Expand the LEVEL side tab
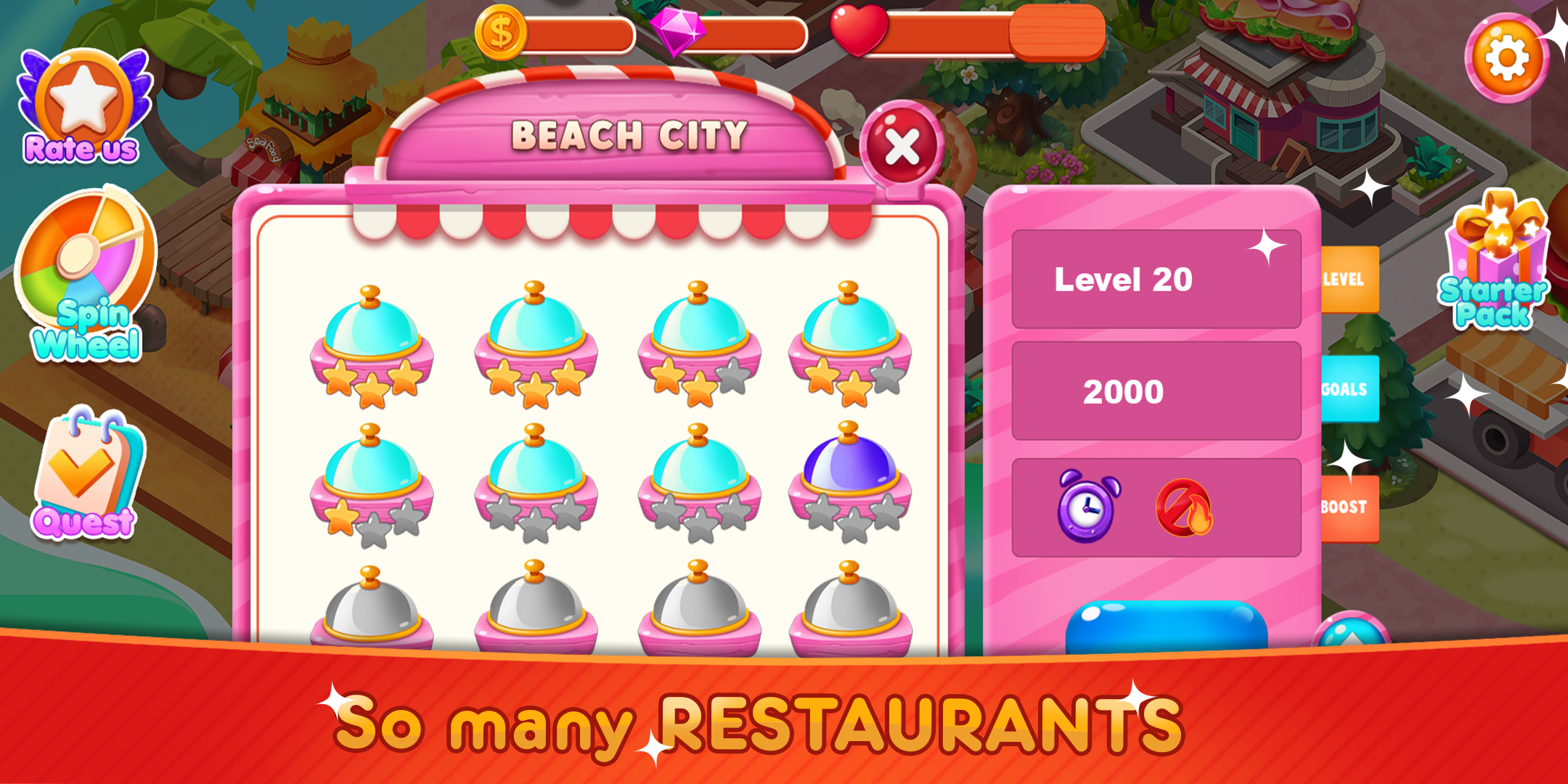 click(x=1348, y=277)
